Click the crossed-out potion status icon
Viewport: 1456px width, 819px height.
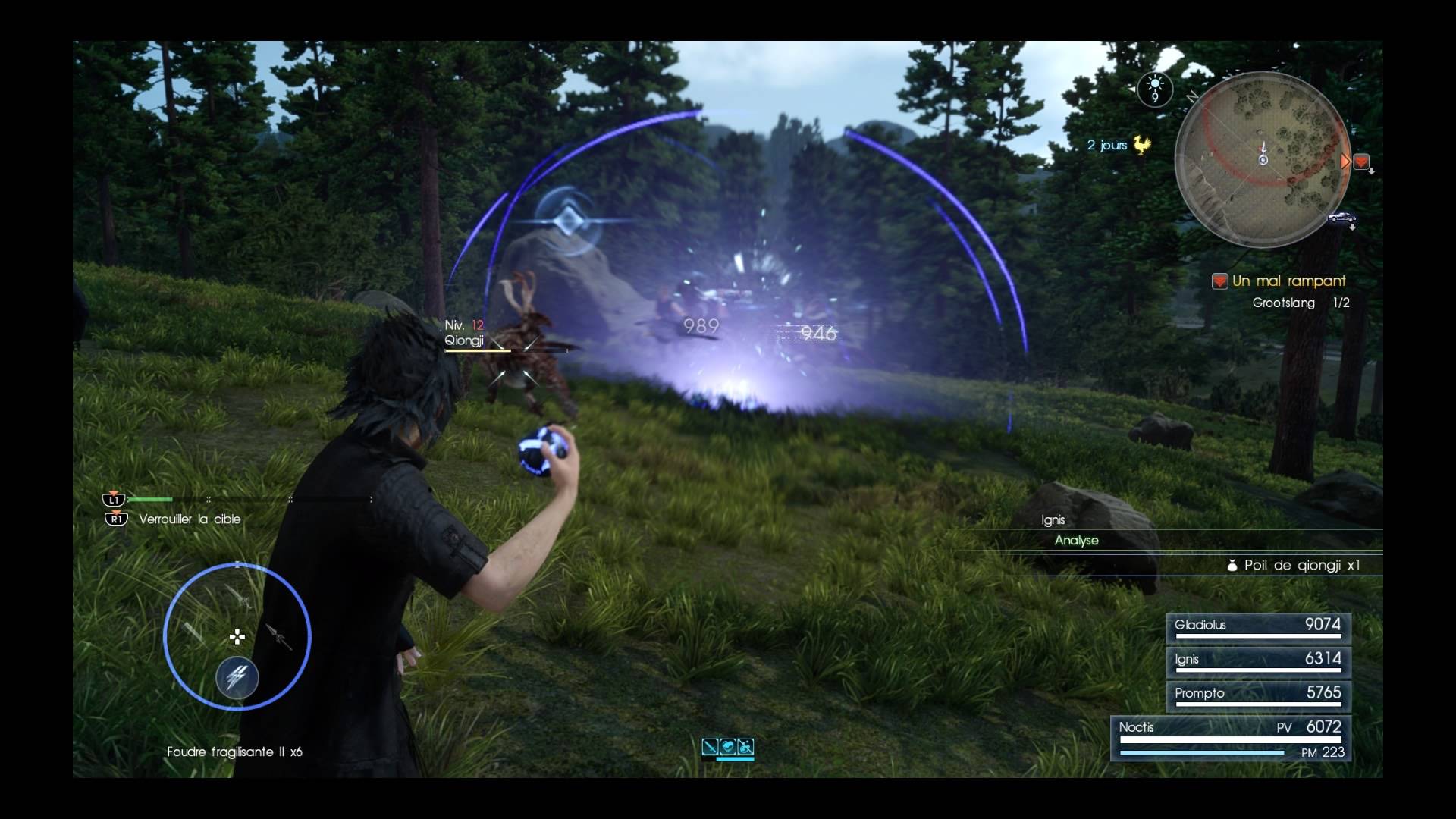click(745, 747)
